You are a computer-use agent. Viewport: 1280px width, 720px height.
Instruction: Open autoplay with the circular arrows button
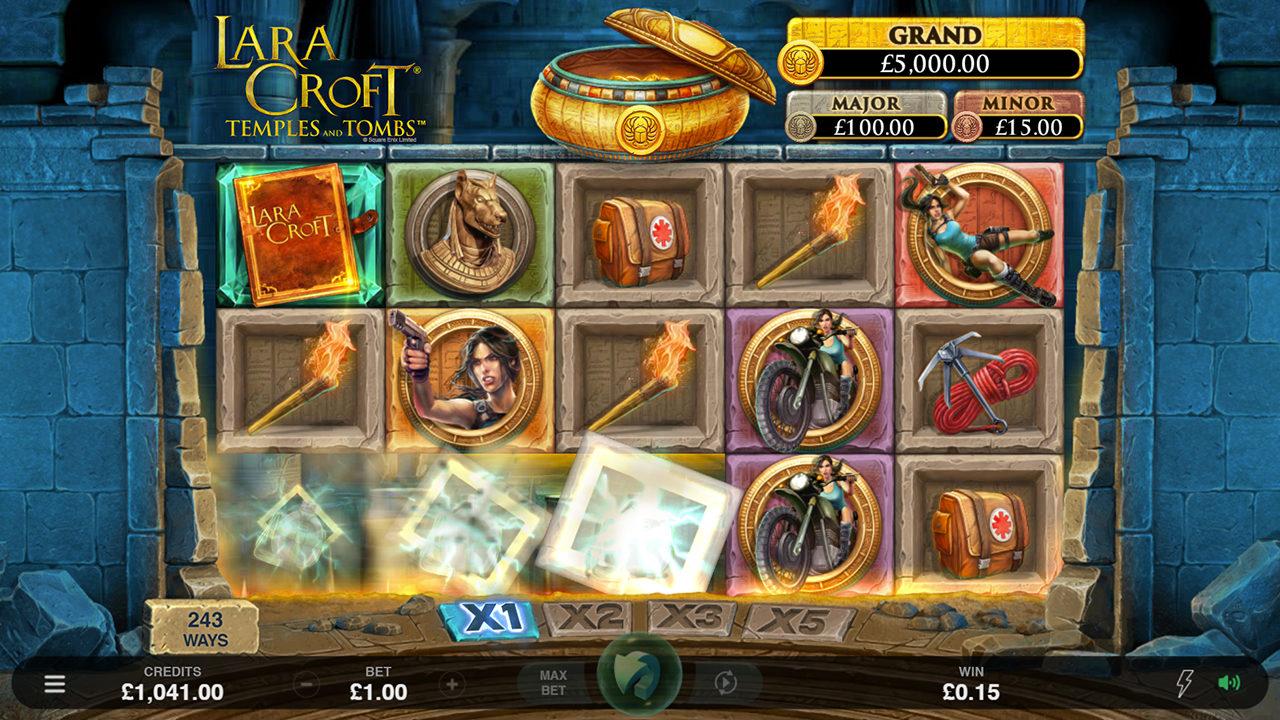click(726, 683)
